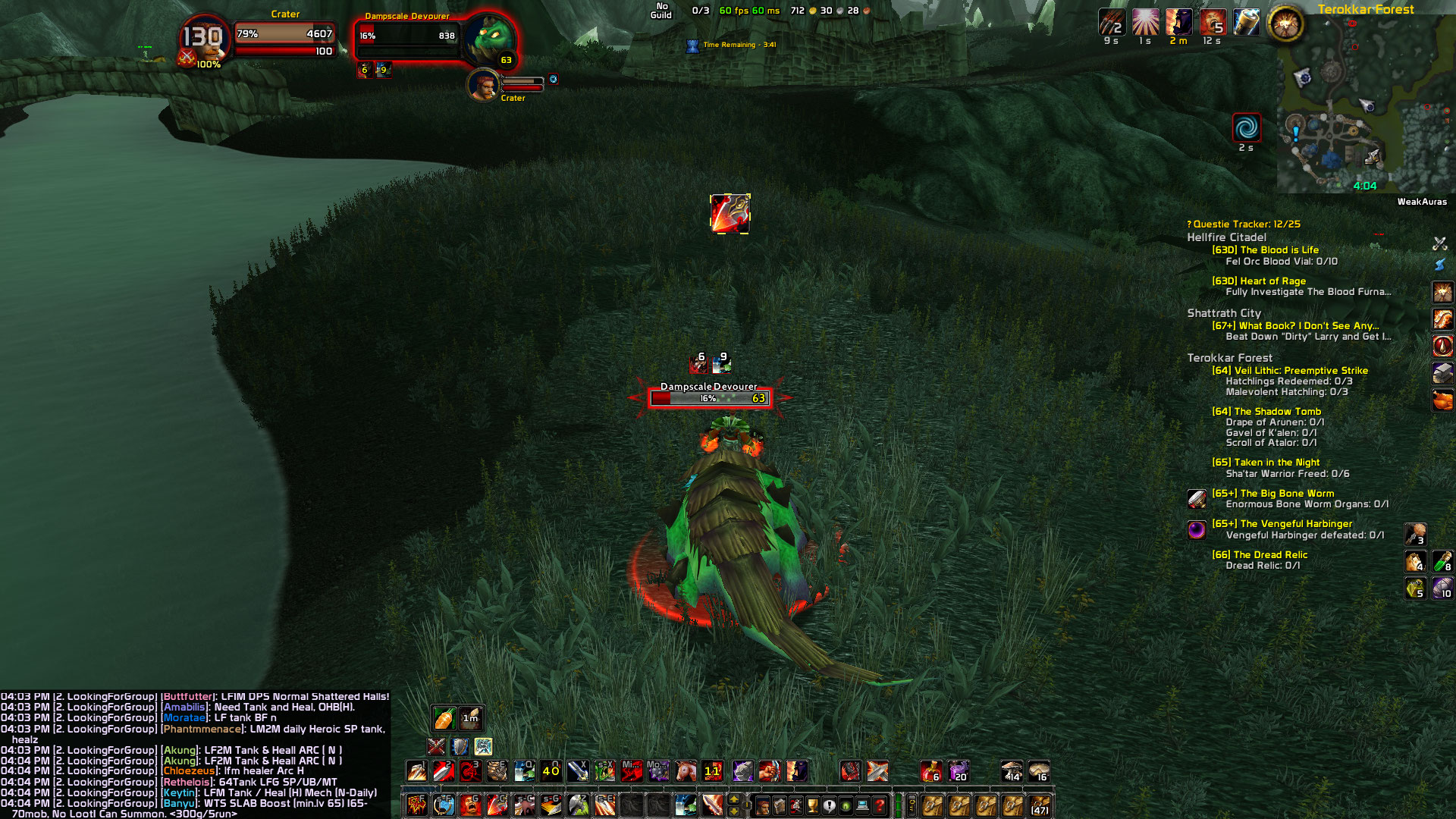
Task: Click the red question mark Help icon
Action: point(879,805)
